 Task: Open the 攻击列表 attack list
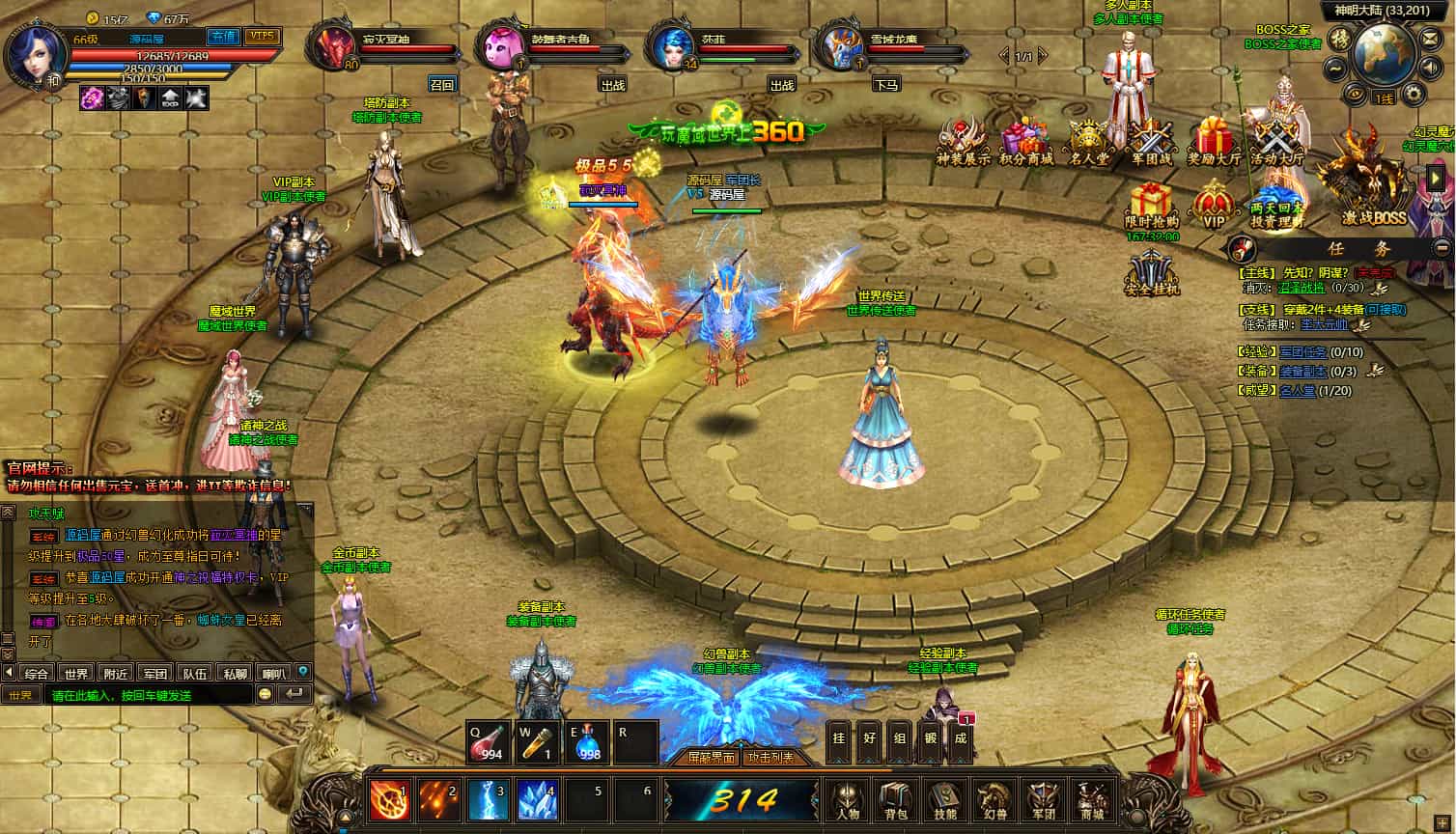pos(770,758)
